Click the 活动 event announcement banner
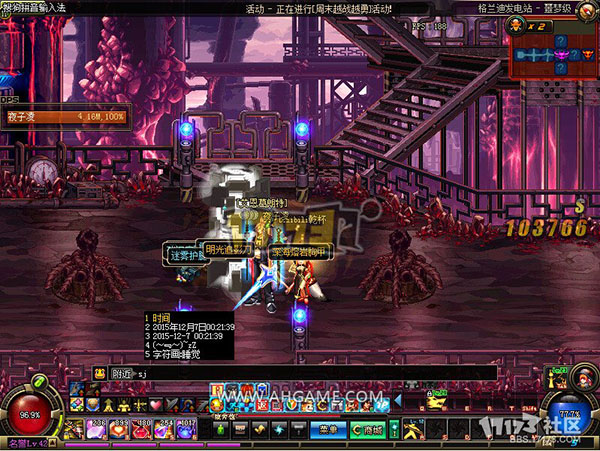The height and width of the screenshot is (451, 600). 320,8
